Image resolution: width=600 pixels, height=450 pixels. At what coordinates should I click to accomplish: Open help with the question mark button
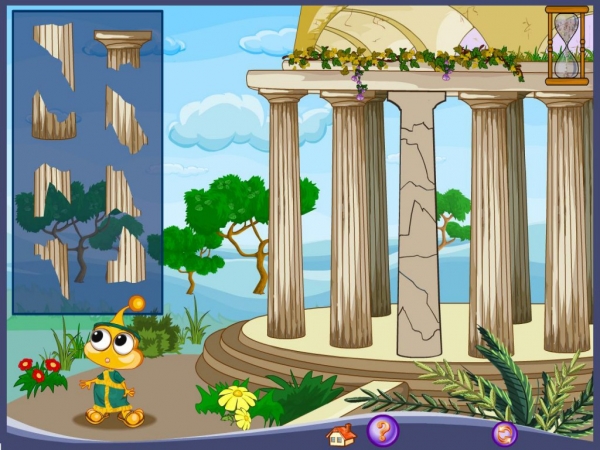382,431
